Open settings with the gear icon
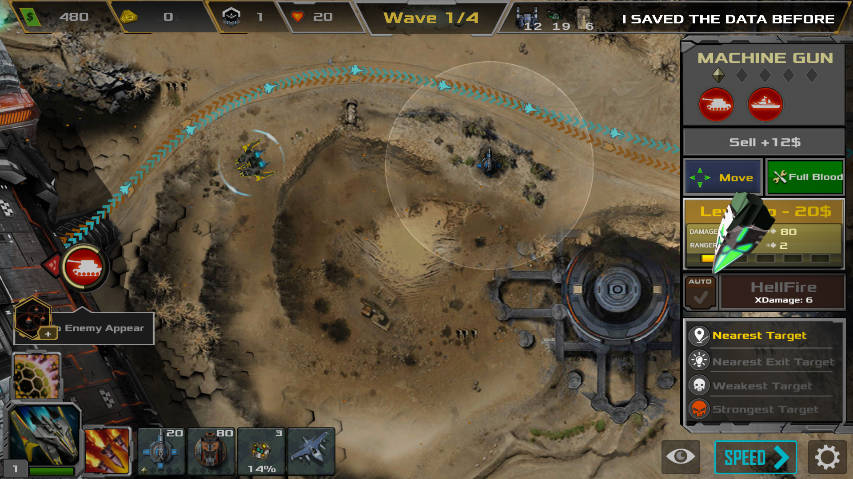 [x=827, y=457]
